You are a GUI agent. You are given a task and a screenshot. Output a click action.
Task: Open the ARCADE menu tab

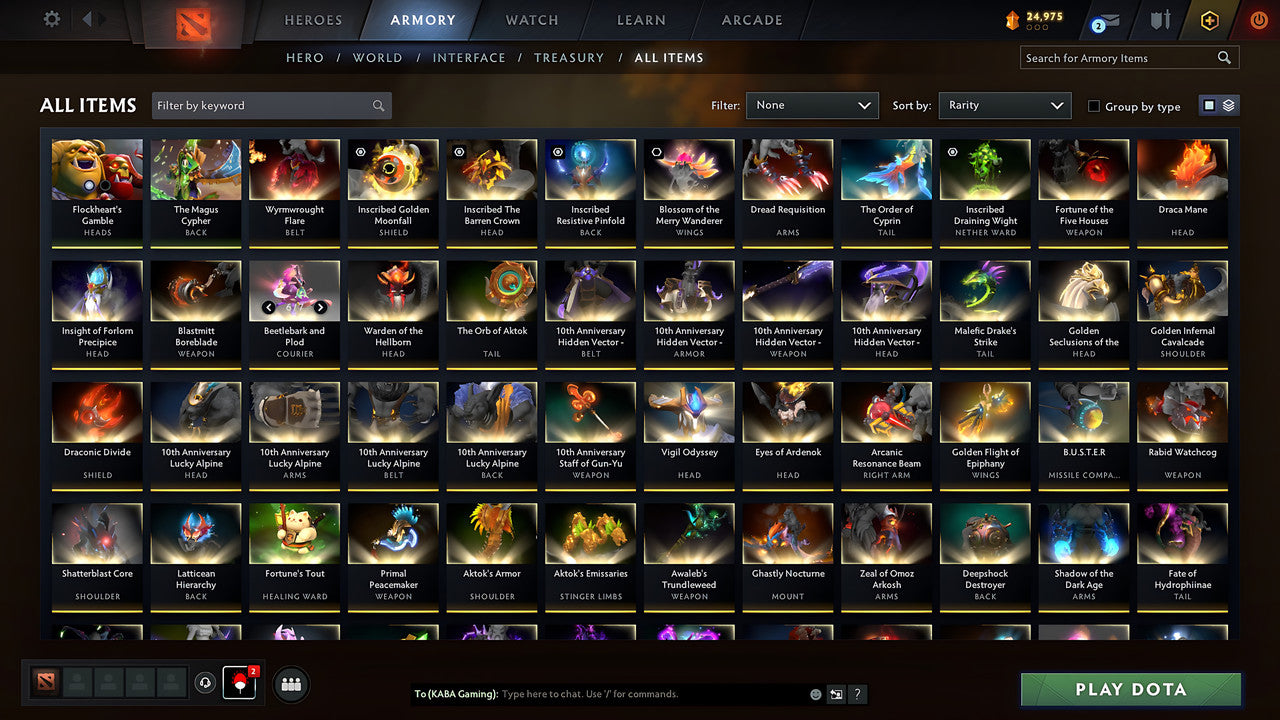[x=751, y=19]
